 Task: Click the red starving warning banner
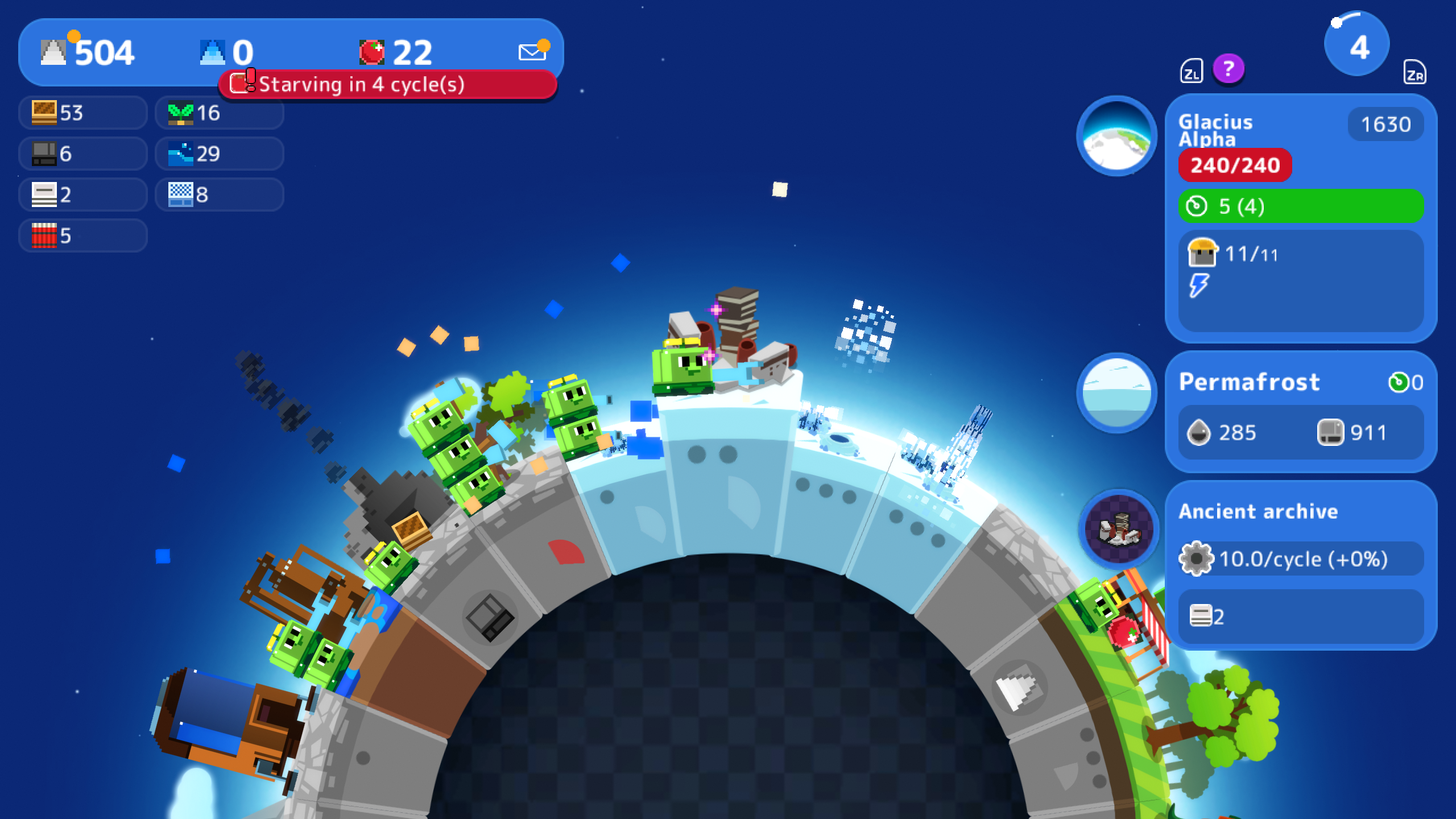(387, 85)
